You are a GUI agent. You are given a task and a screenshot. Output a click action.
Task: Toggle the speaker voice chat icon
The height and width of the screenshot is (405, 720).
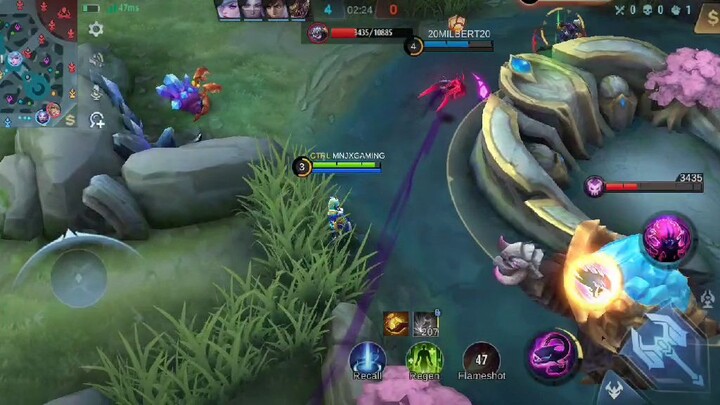97,60
